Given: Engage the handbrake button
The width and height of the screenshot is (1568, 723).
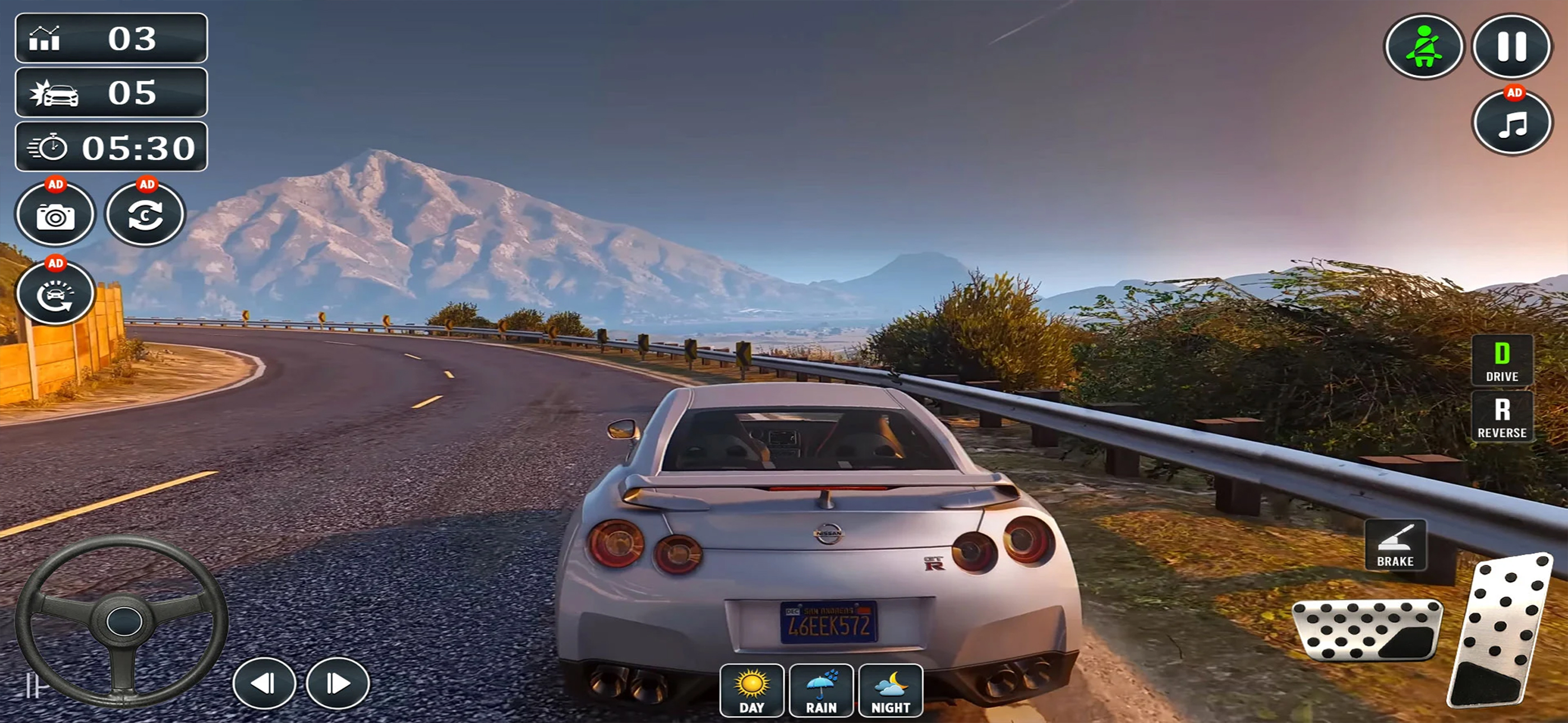Looking at the screenshot, I should (x=1395, y=545).
